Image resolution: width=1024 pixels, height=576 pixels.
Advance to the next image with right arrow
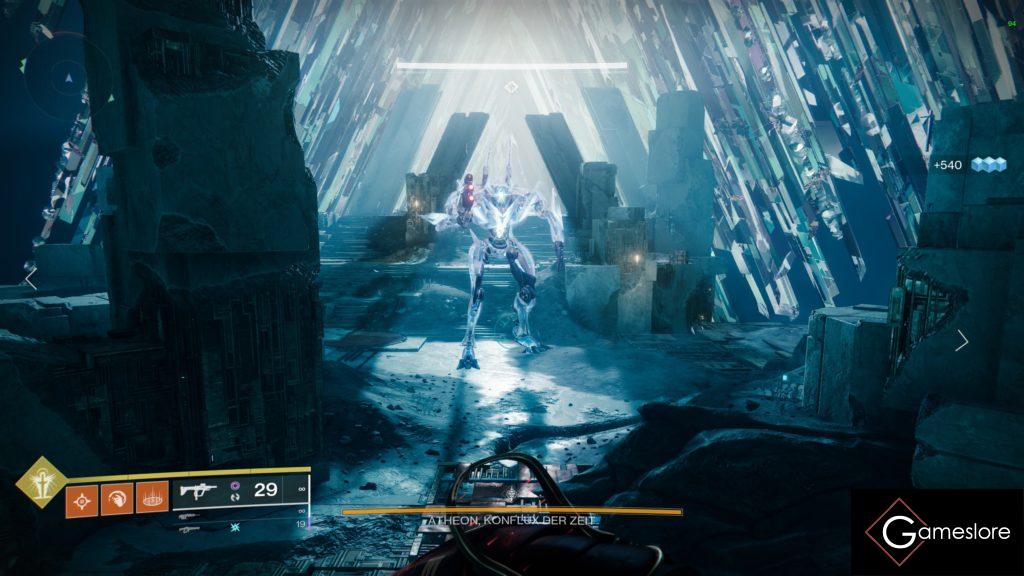tap(961, 341)
